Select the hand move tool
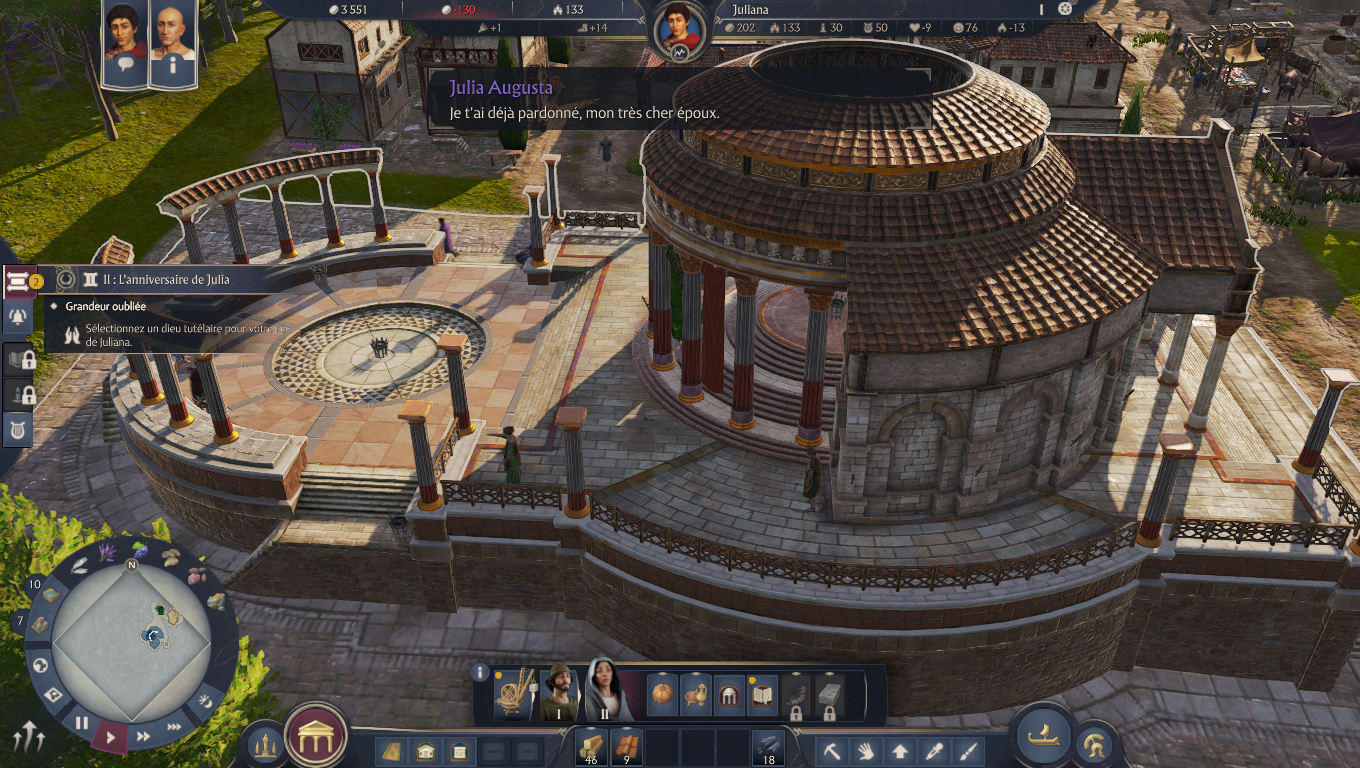1360x768 pixels. pyautogui.click(x=866, y=750)
